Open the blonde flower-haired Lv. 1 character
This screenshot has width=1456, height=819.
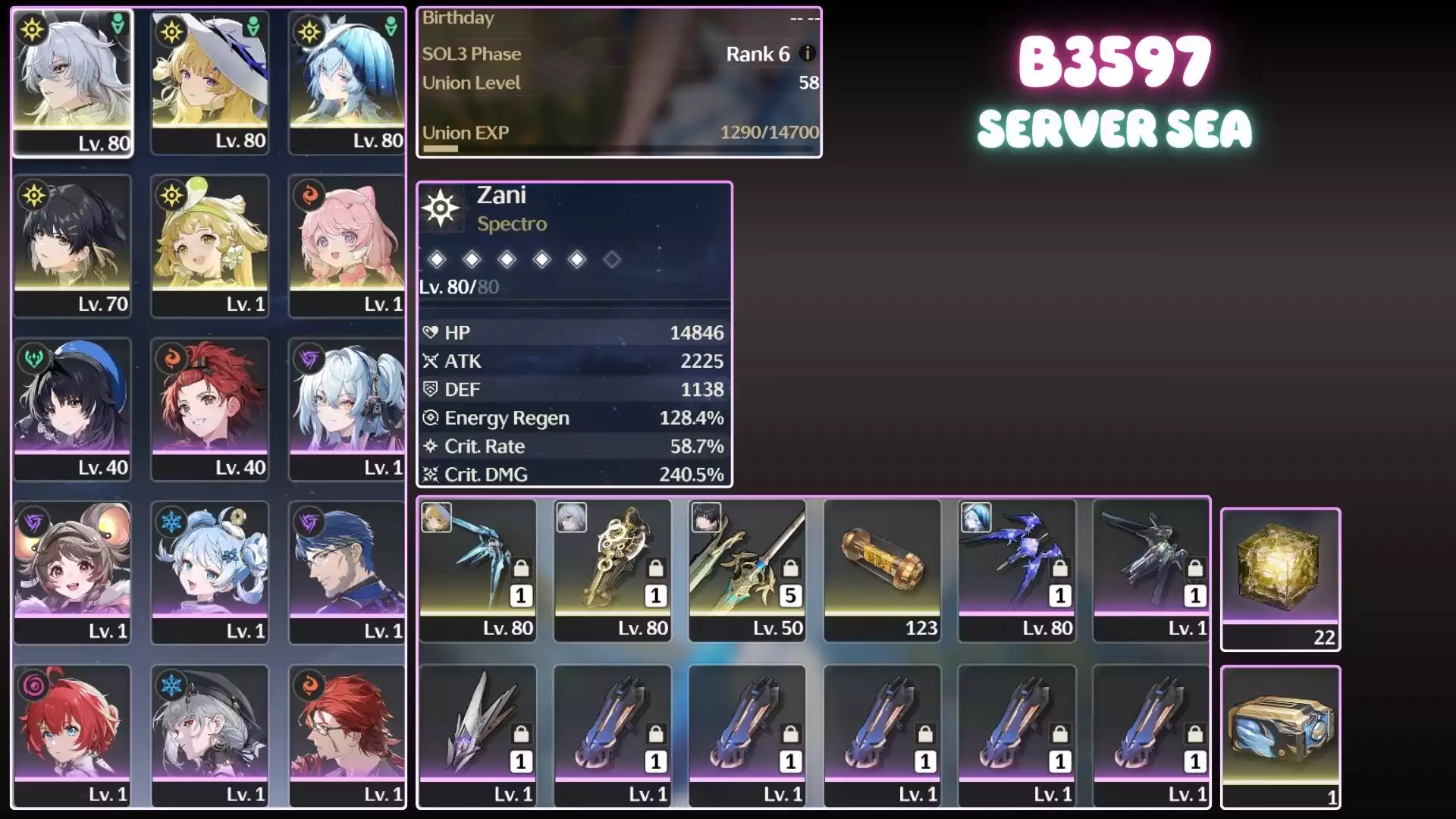[x=210, y=244]
